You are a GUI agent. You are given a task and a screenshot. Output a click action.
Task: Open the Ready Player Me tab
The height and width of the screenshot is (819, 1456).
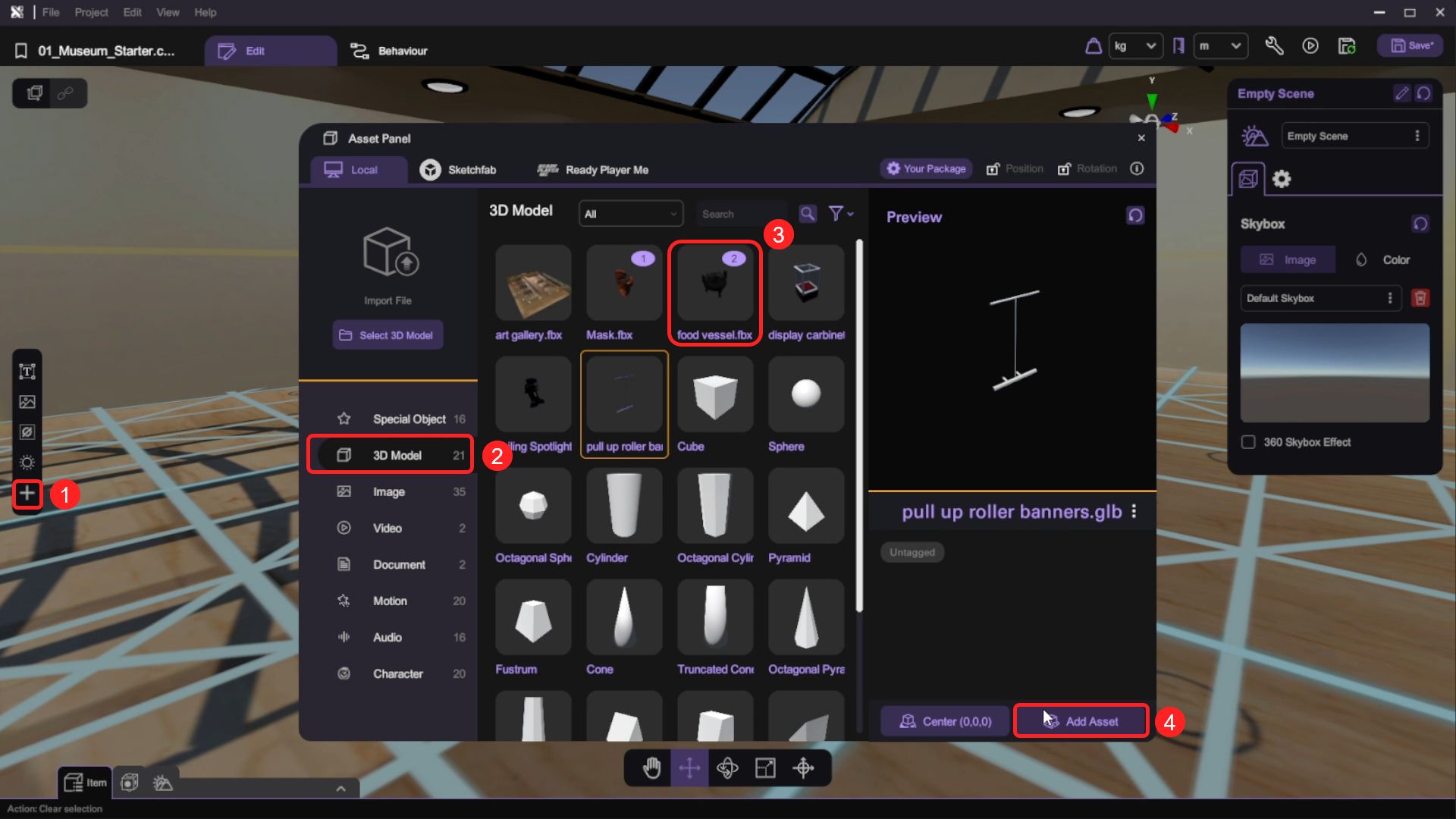592,170
